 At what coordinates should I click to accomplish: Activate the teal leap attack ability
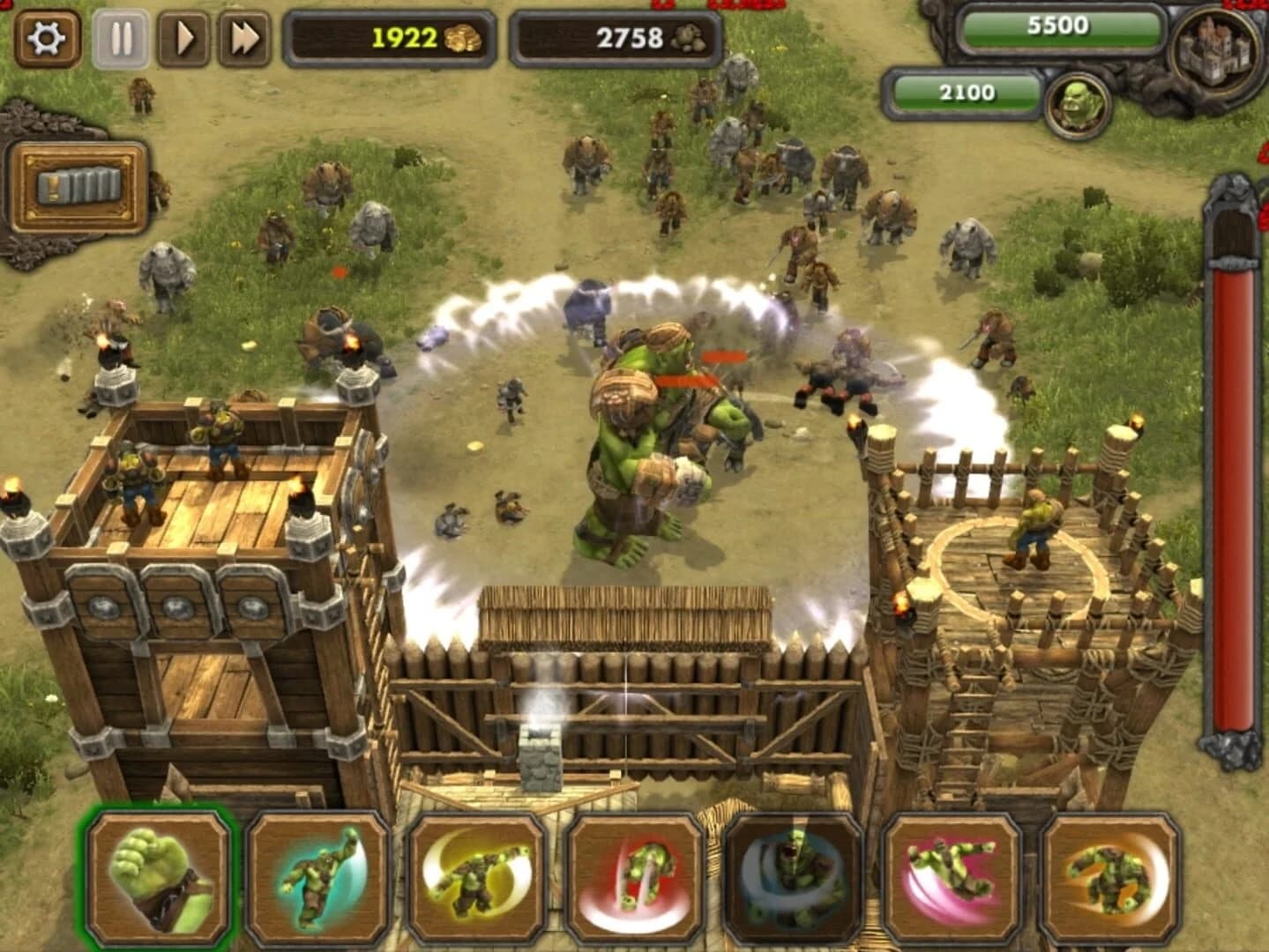click(317, 881)
